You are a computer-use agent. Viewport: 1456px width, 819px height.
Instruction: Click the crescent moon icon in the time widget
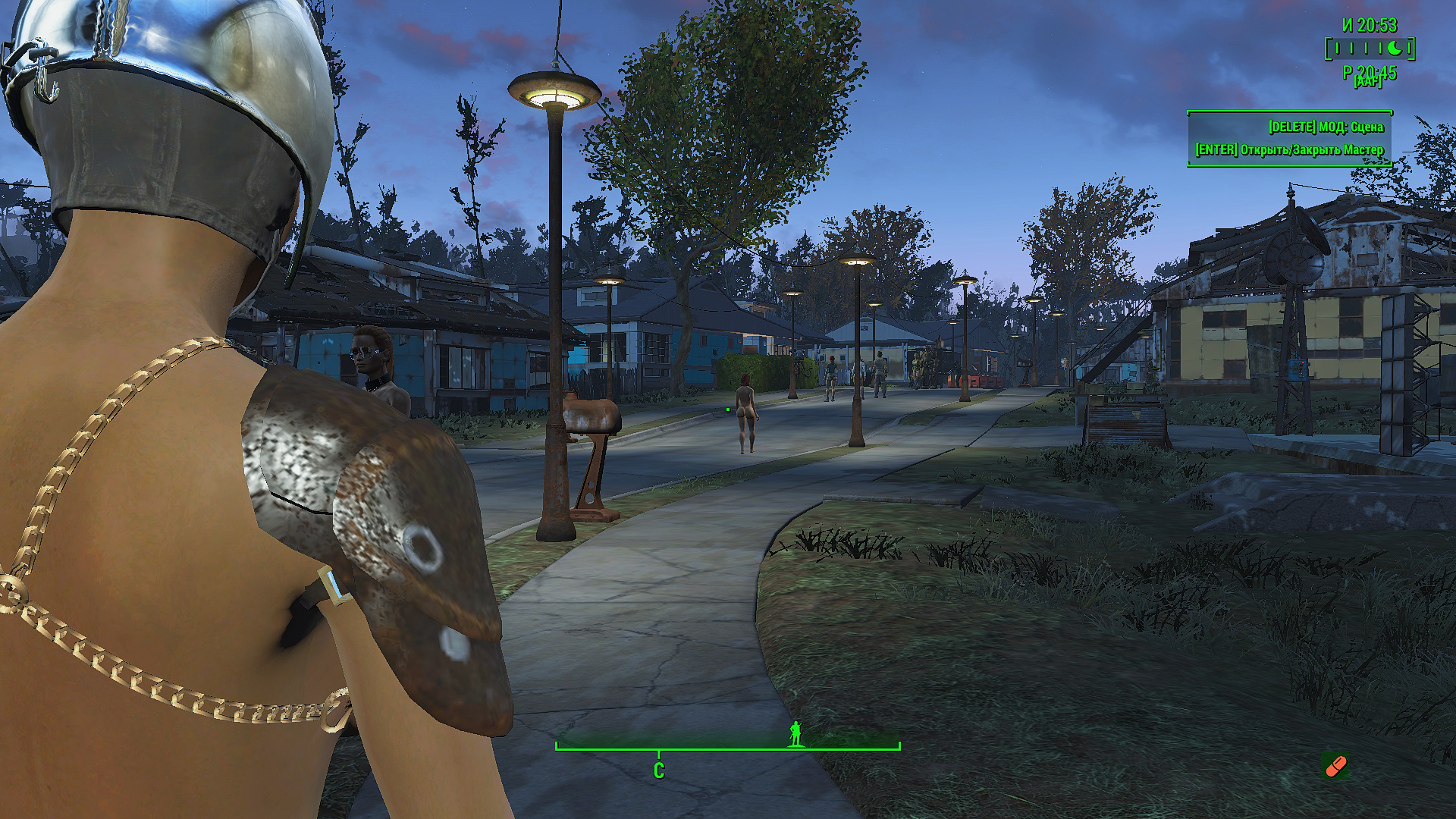pos(1395,49)
